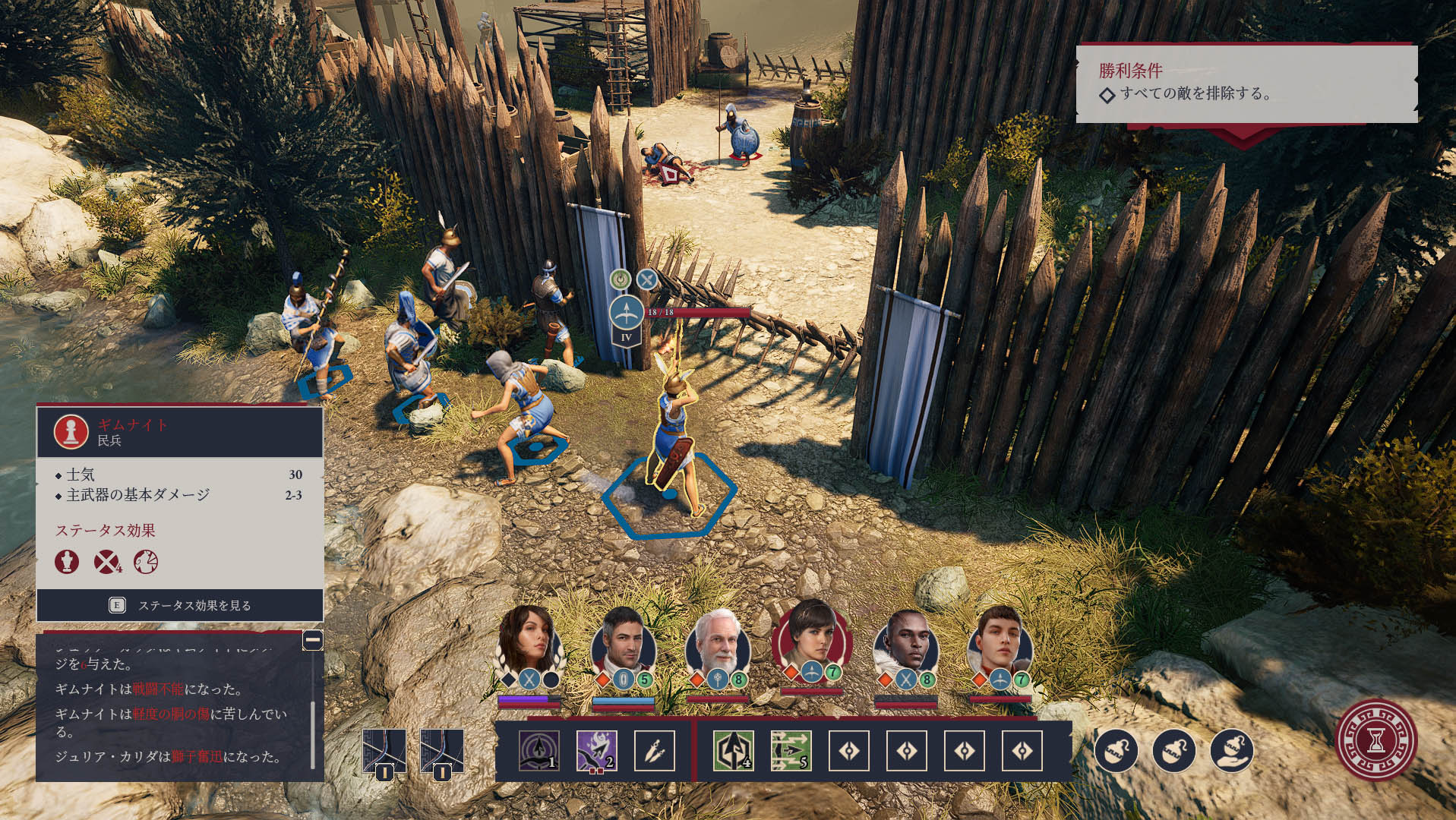End the turn with the hourglass button
1456x820 pixels.
click(1375, 740)
